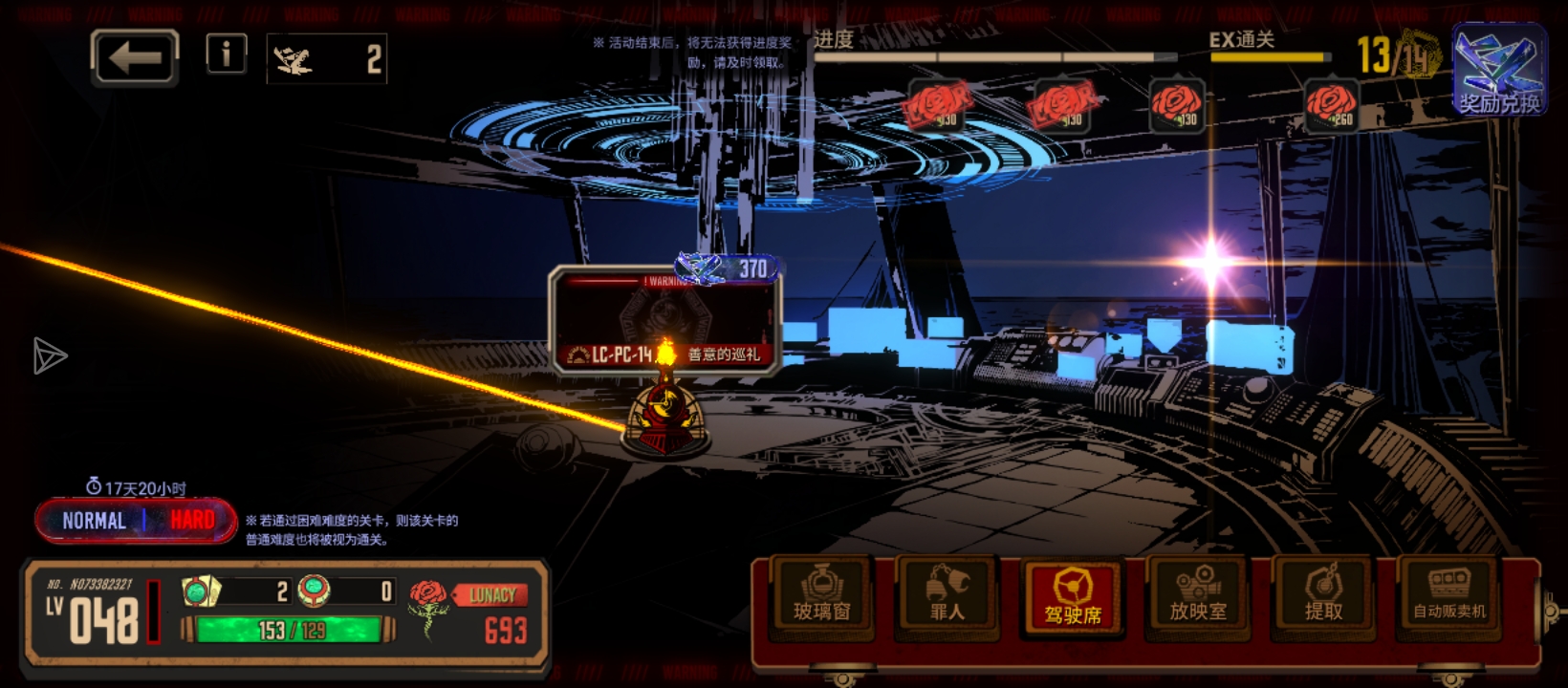Open the info panel button

pos(227,54)
